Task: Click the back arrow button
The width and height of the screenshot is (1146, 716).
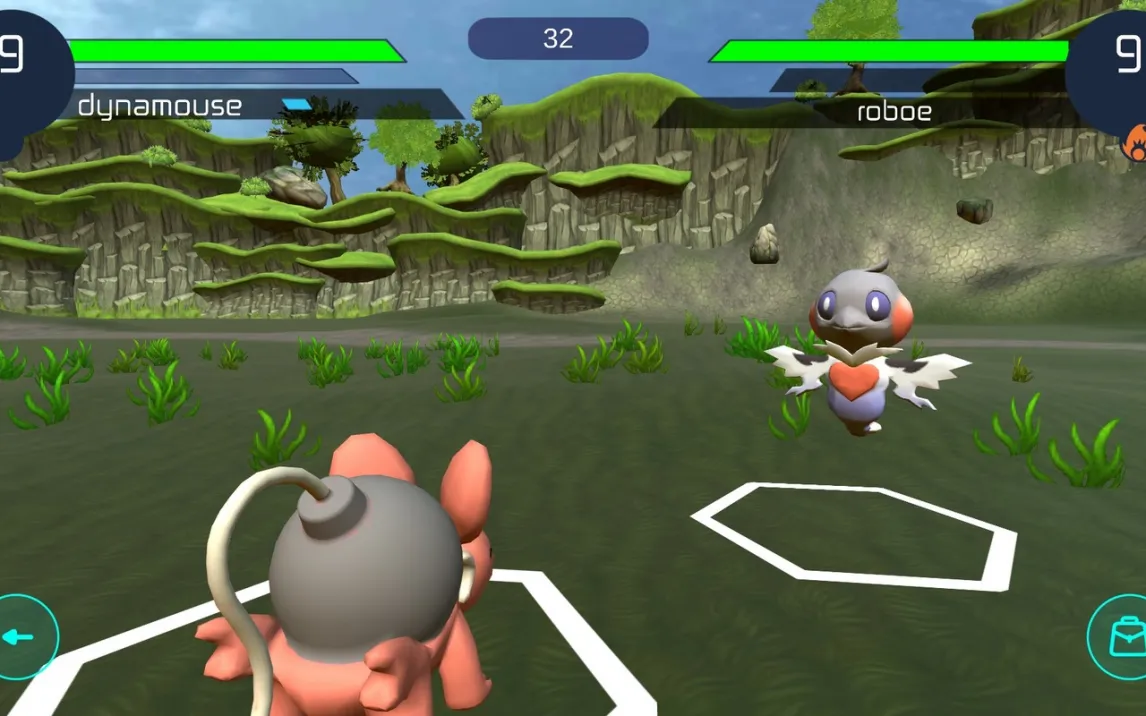Action: click(20, 637)
